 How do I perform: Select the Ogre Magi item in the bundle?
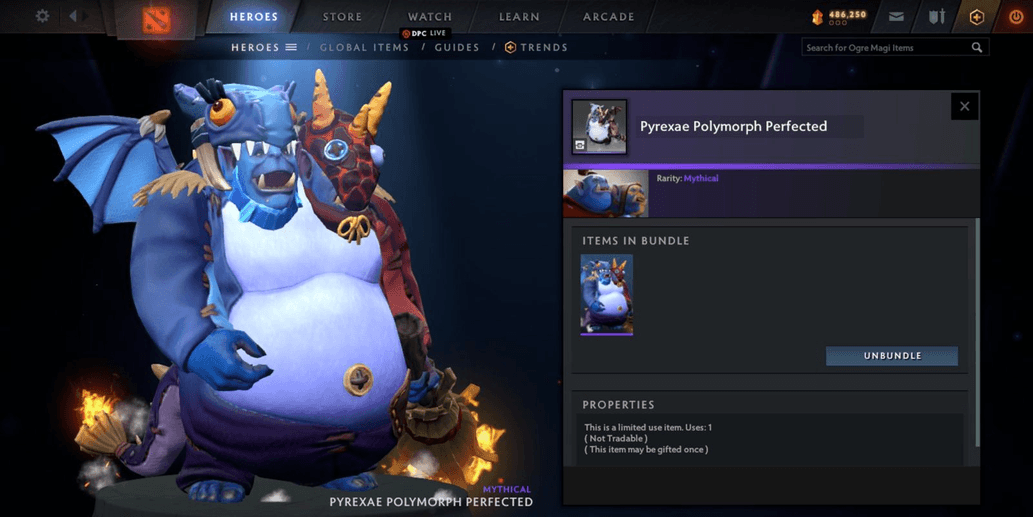(x=607, y=294)
